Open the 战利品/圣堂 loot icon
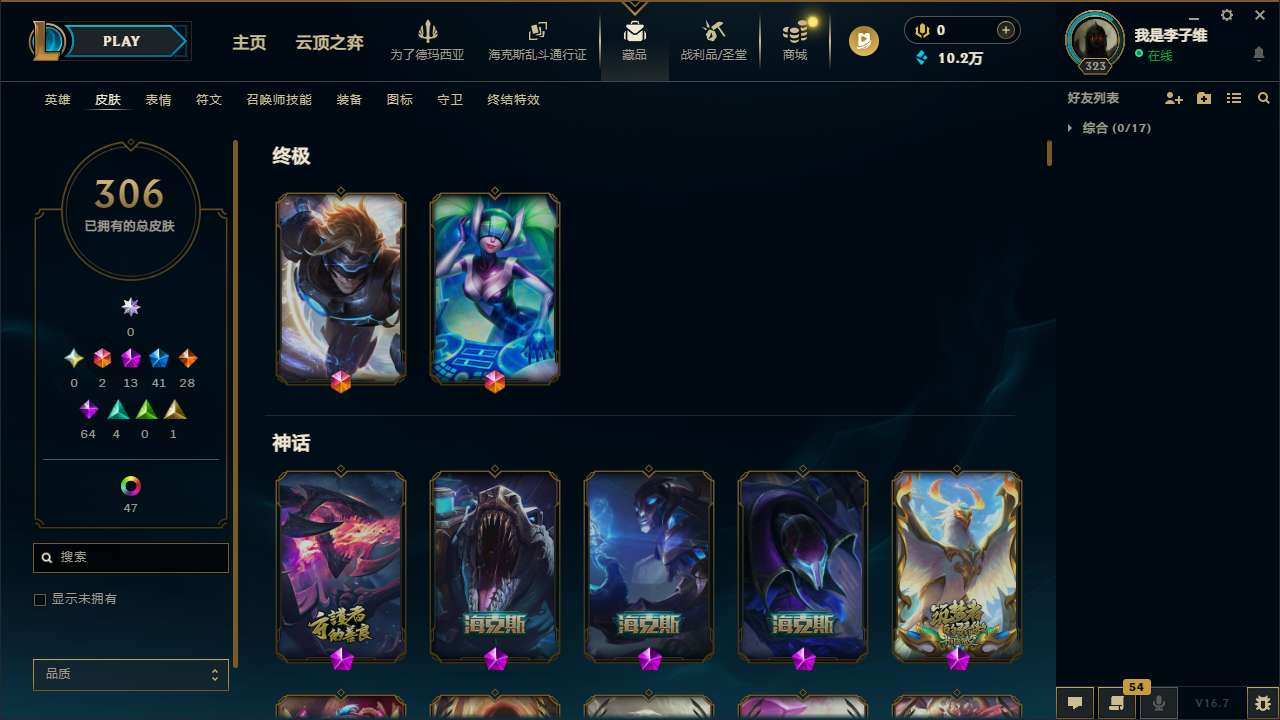1280x720 pixels. point(713,40)
